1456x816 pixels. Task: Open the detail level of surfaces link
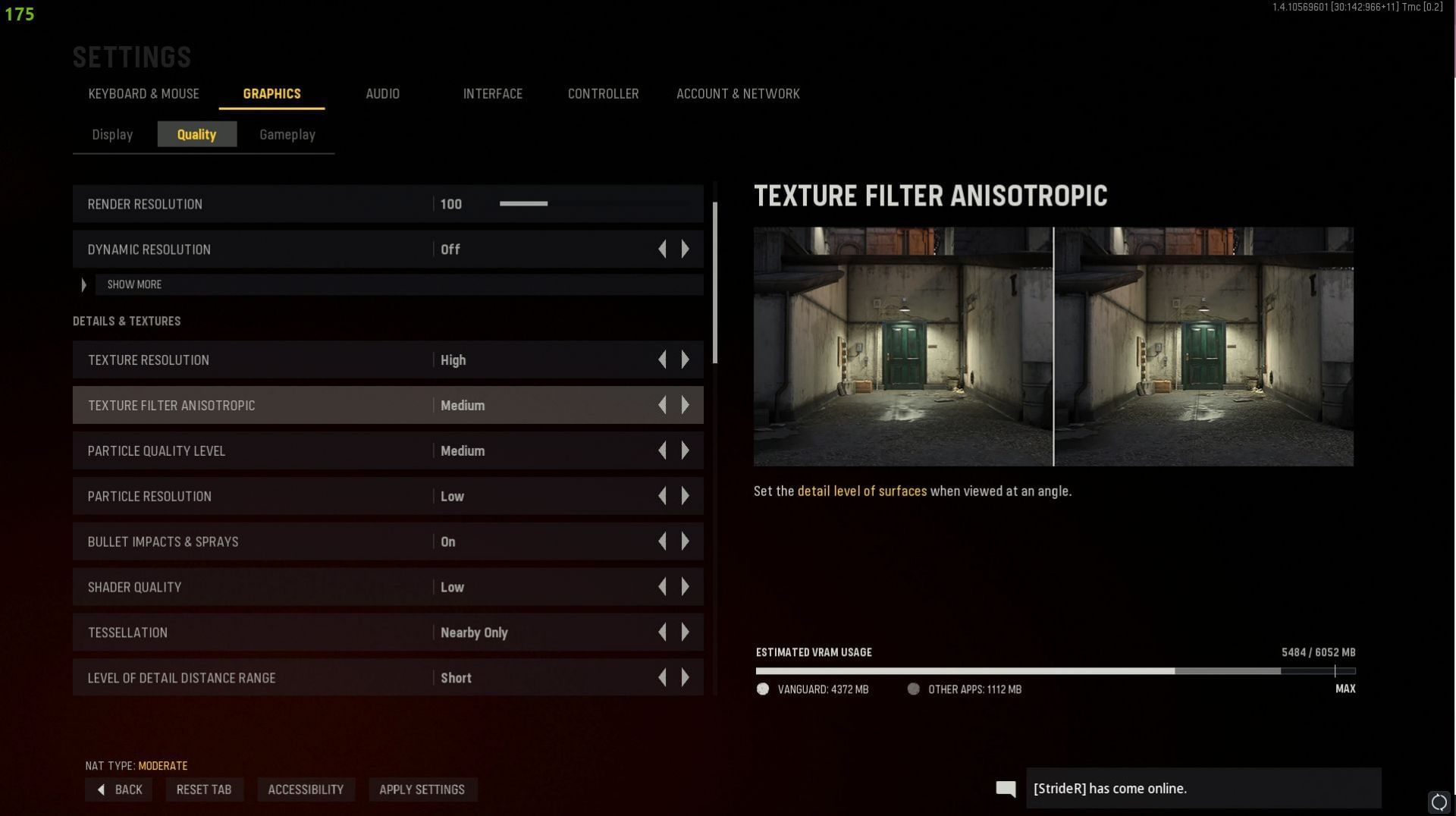pyautogui.click(x=862, y=491)
